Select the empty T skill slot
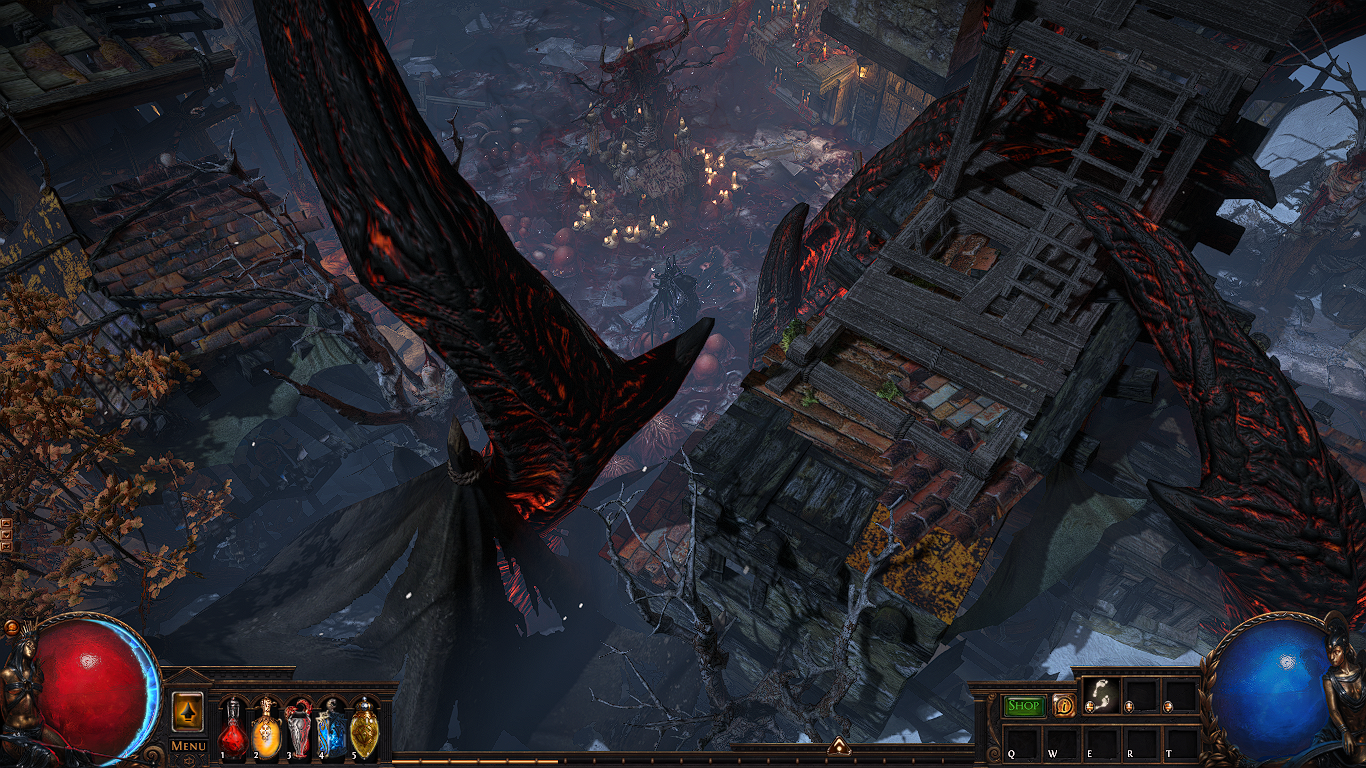Image resolution: width=1366 pixels, height=768 pixels. [1180, 742]
